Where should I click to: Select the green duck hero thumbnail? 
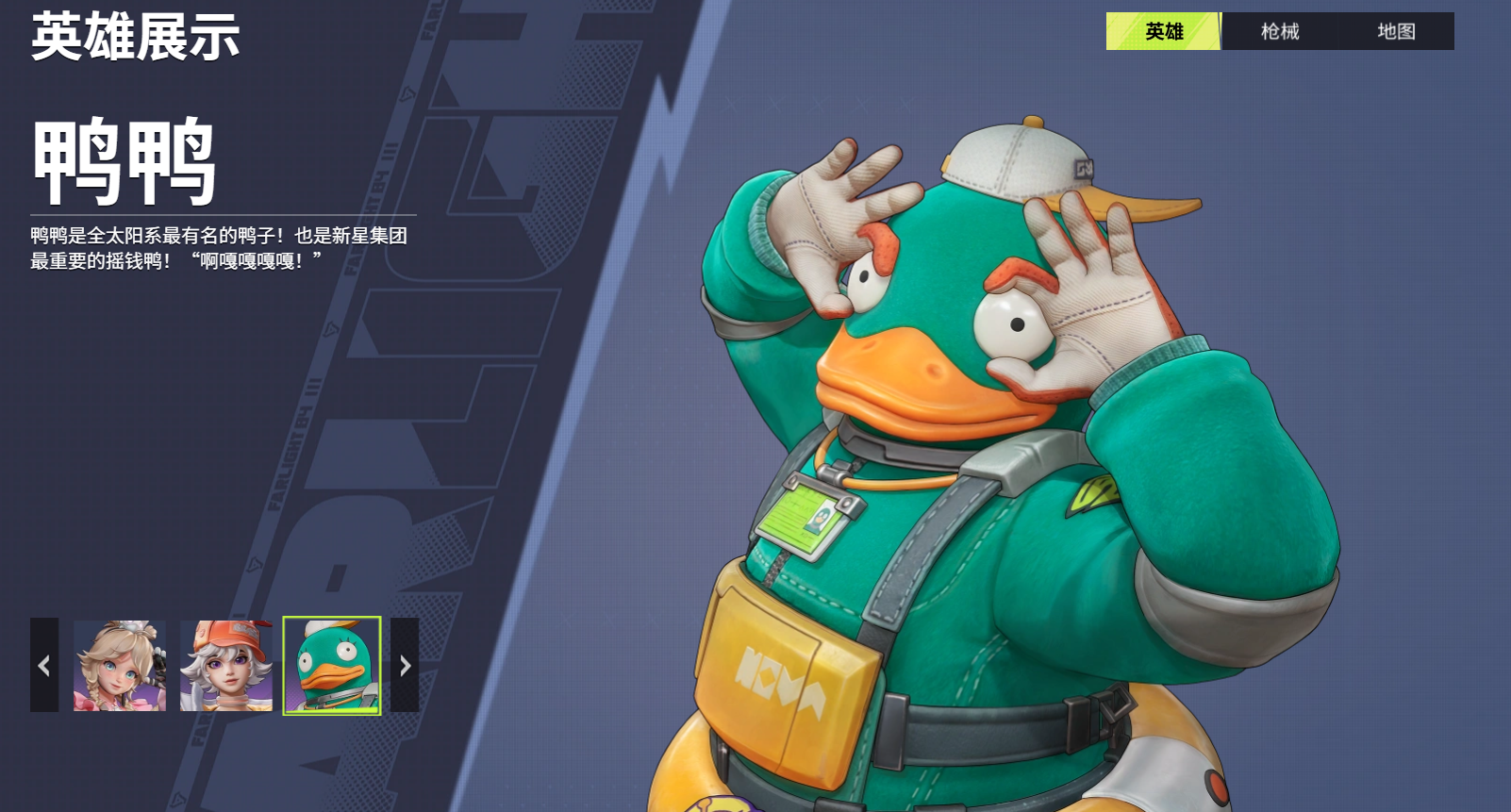tap(332, 666)
